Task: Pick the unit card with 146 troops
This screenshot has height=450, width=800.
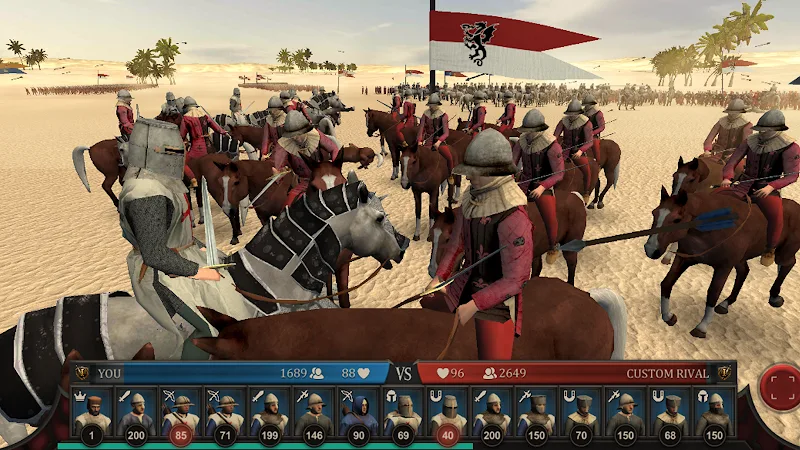Action: pos(314,412)
